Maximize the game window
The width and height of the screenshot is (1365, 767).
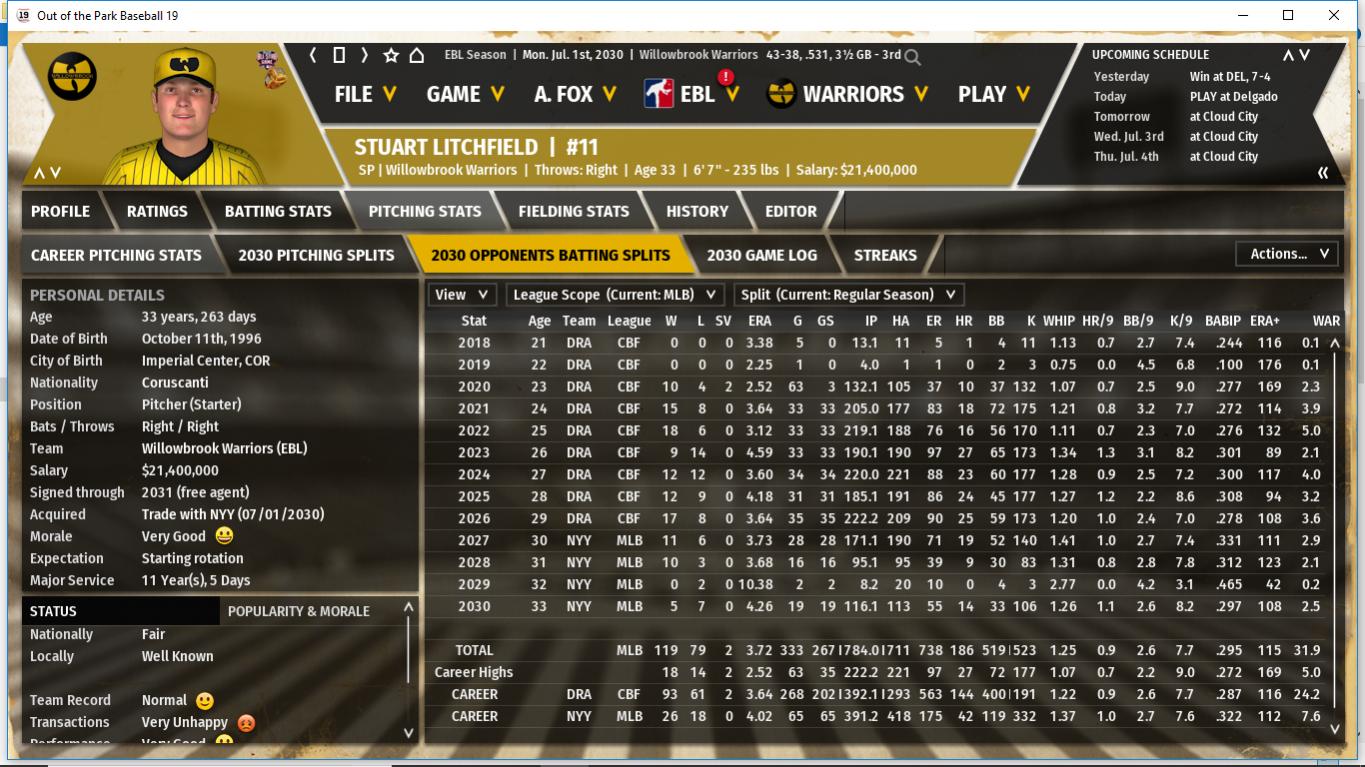tap(1288, 15)
